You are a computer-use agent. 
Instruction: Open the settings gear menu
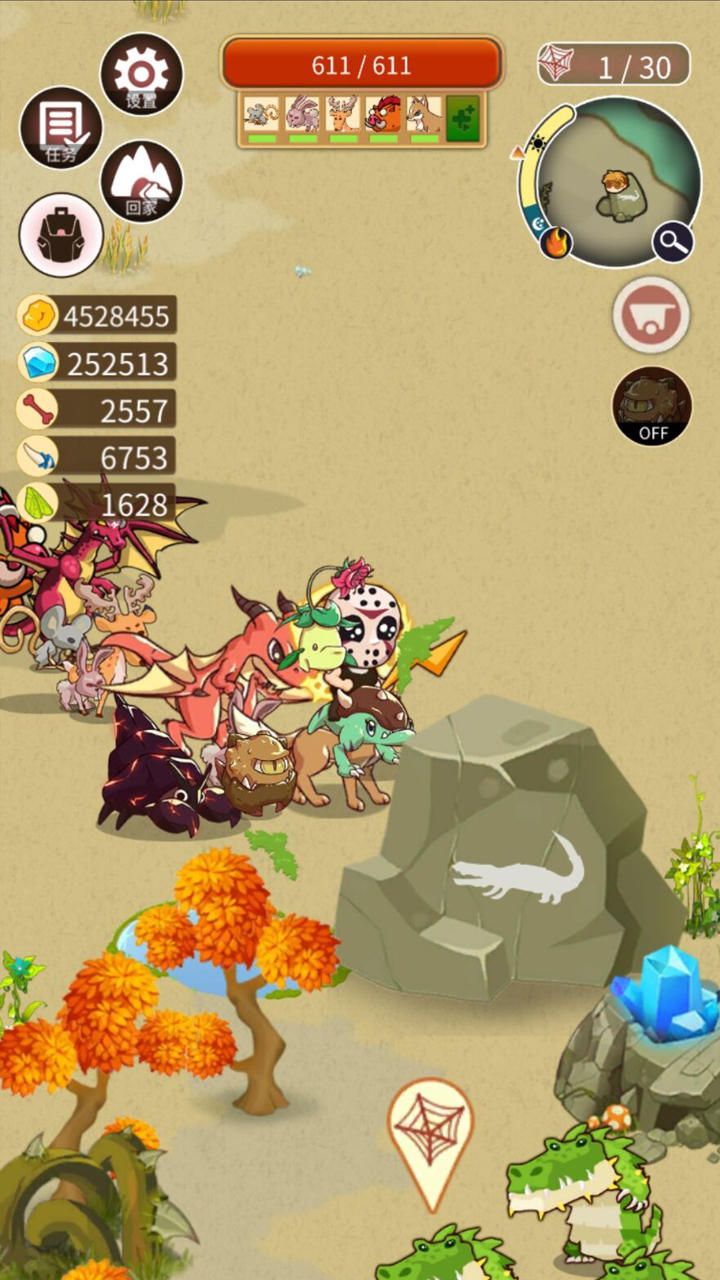(x=141, y=74)
